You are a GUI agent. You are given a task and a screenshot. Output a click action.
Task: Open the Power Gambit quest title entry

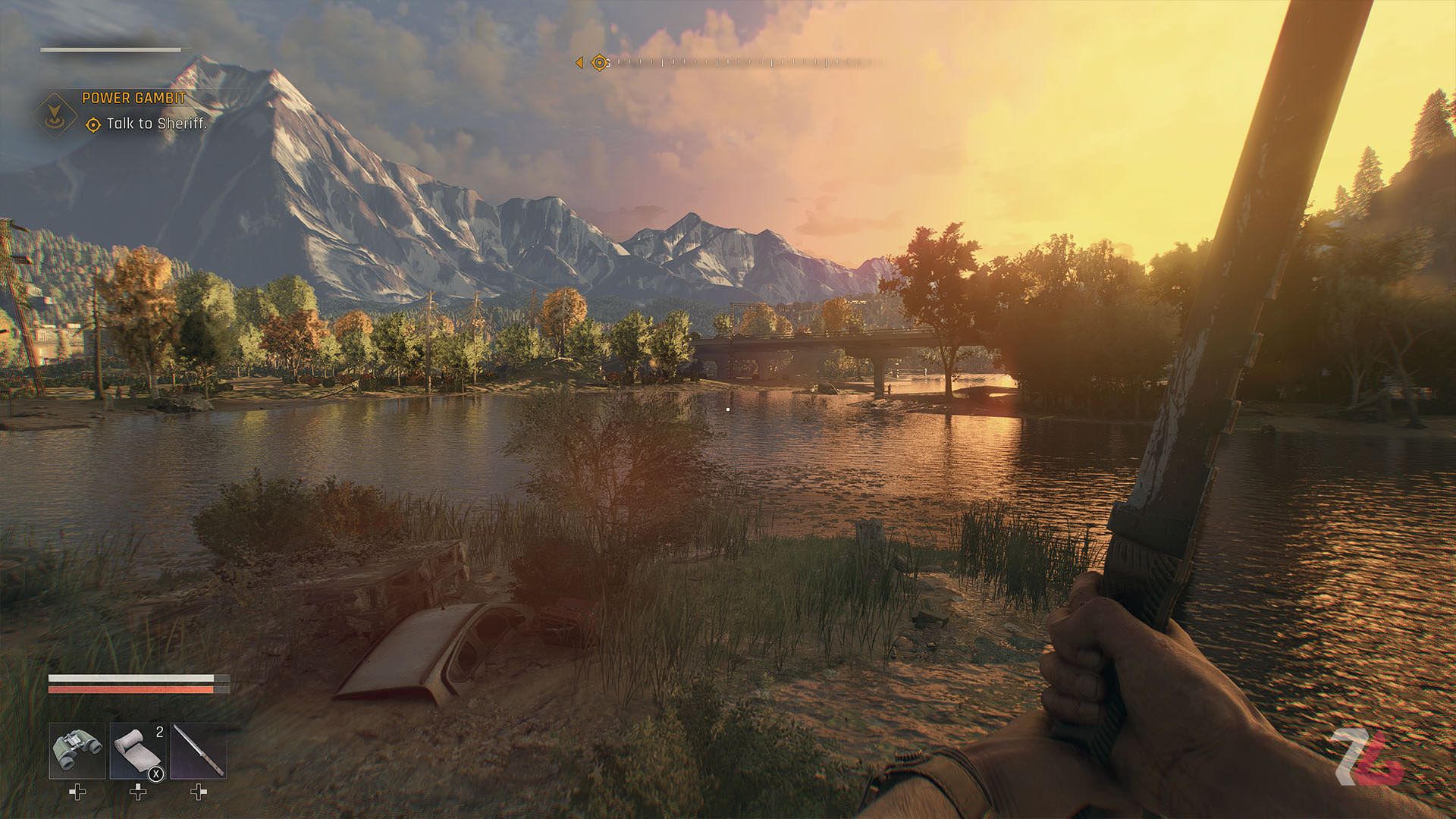tap(133, 97)
